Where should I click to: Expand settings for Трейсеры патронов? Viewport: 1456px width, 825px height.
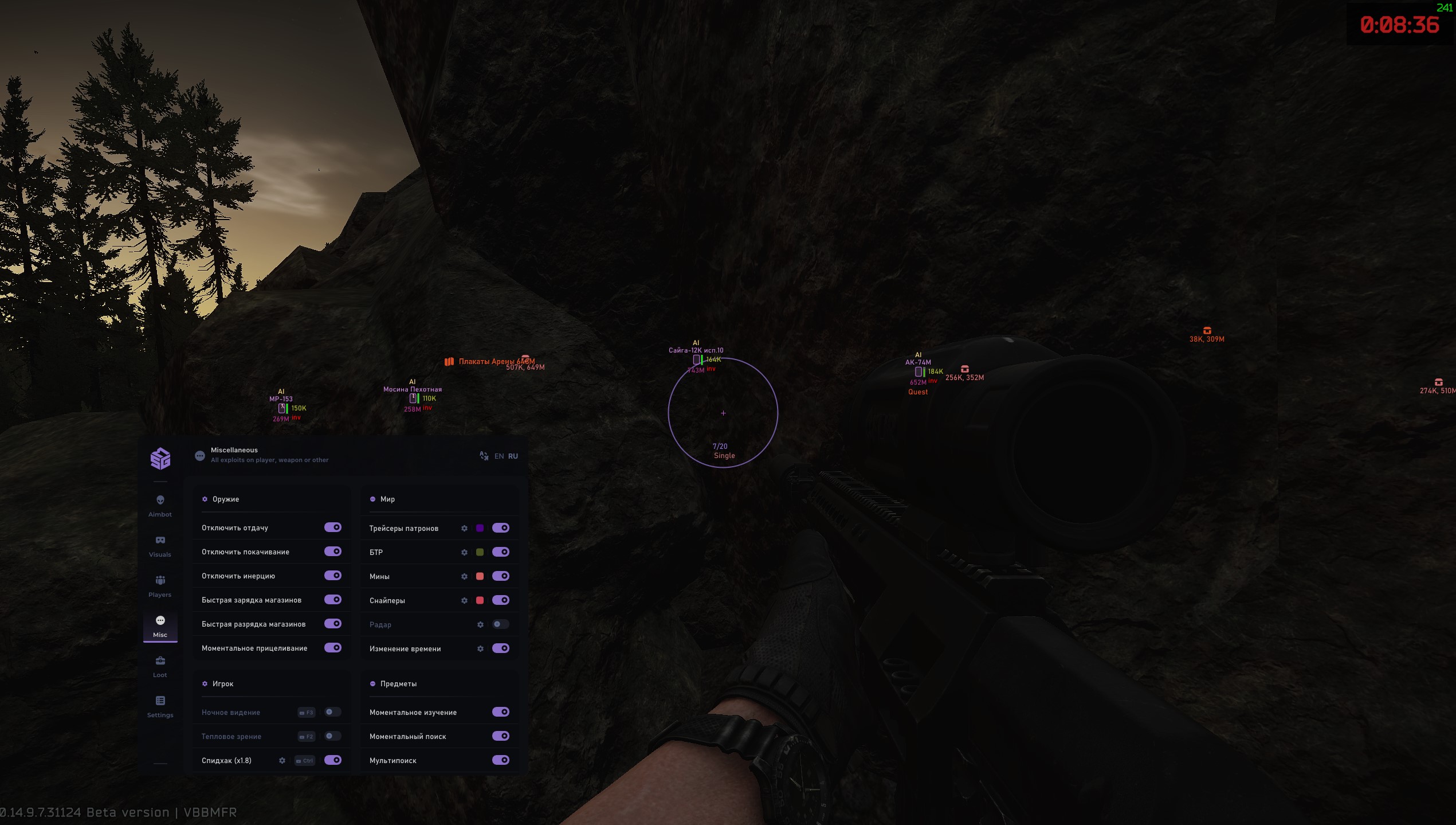point(464,528)
